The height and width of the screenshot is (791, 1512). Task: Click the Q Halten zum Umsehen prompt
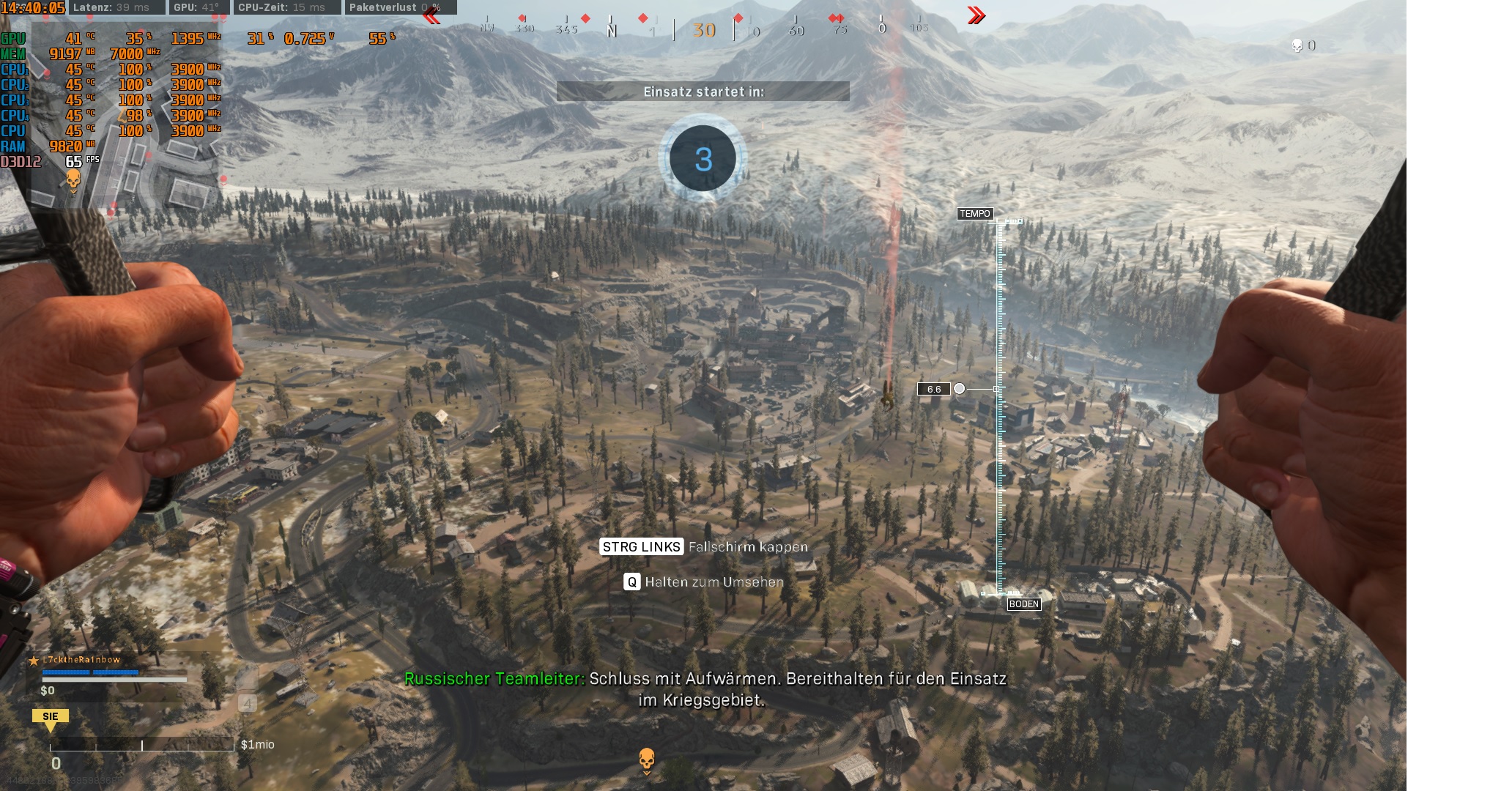click(x=703, y=582)
